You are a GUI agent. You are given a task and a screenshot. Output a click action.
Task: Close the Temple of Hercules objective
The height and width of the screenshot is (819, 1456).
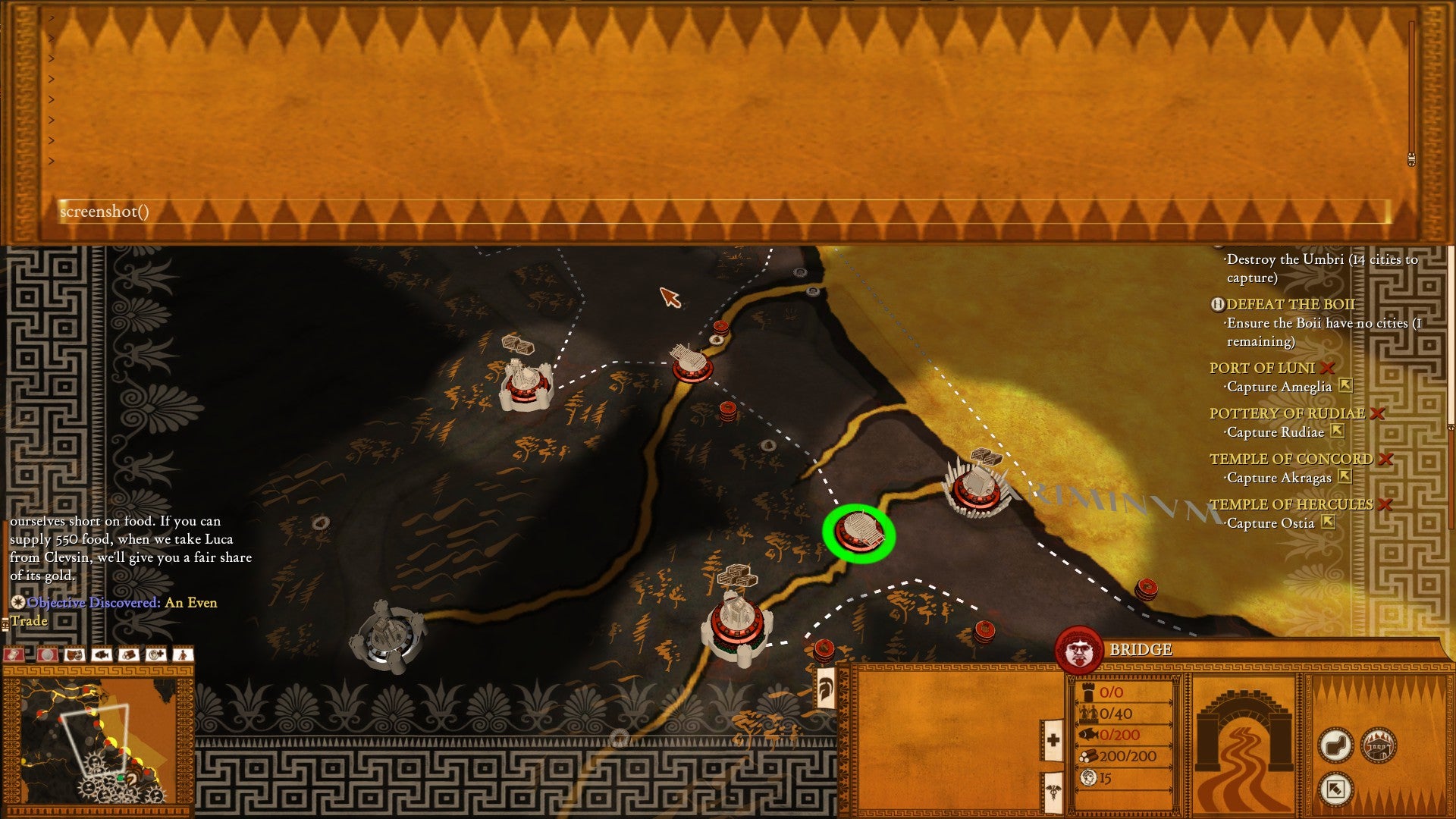tap(1385, 504)
